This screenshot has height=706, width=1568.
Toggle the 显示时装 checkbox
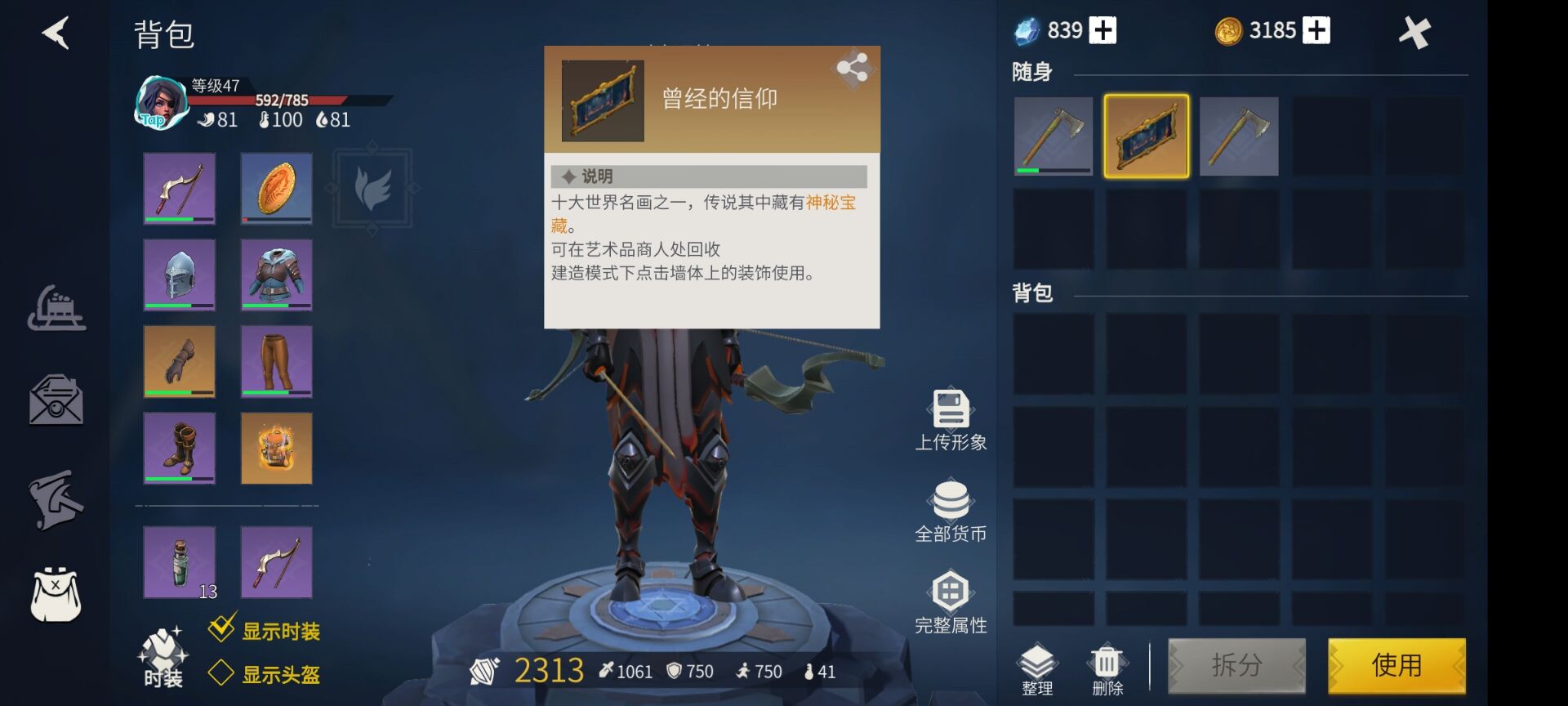221,629
